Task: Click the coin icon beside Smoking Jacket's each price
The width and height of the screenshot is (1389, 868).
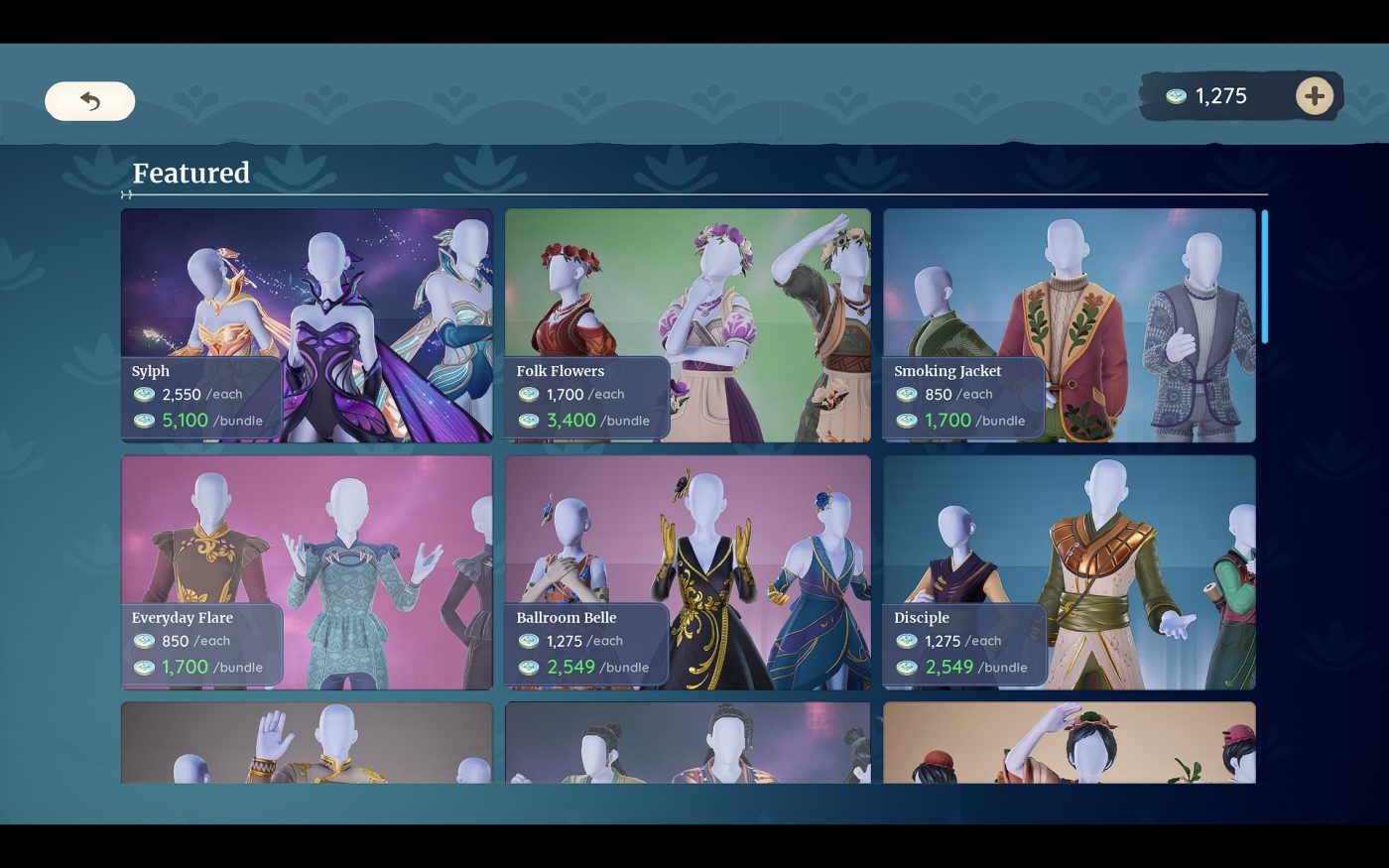Action: tap(907, 394)
